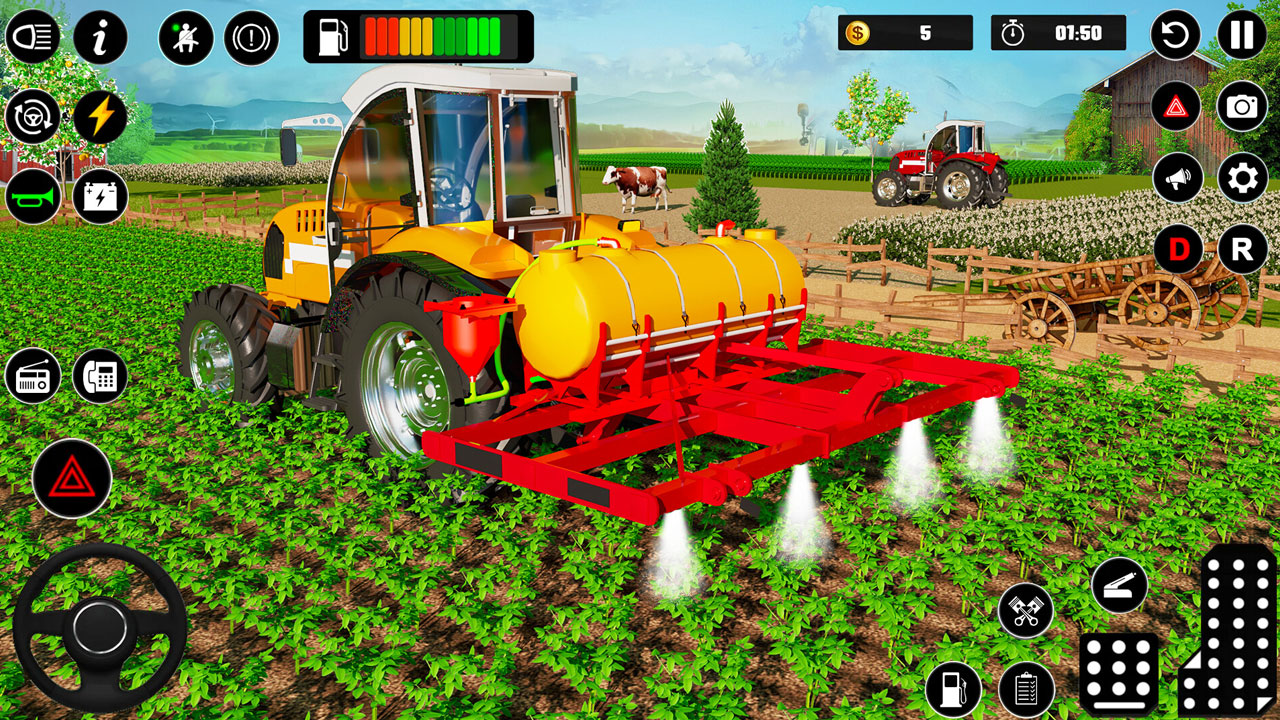
Task: Open the fuel pump icon
Action: click(x=953, y=690)
